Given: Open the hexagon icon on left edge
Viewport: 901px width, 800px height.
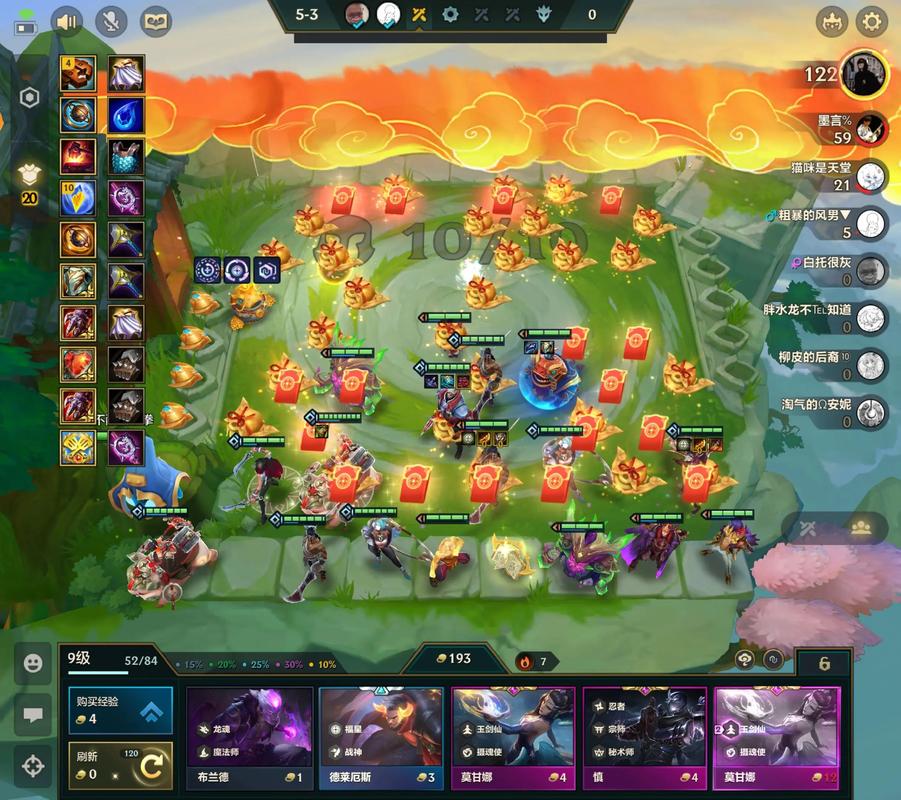Looking at the screenshot, I should [29, 98].
